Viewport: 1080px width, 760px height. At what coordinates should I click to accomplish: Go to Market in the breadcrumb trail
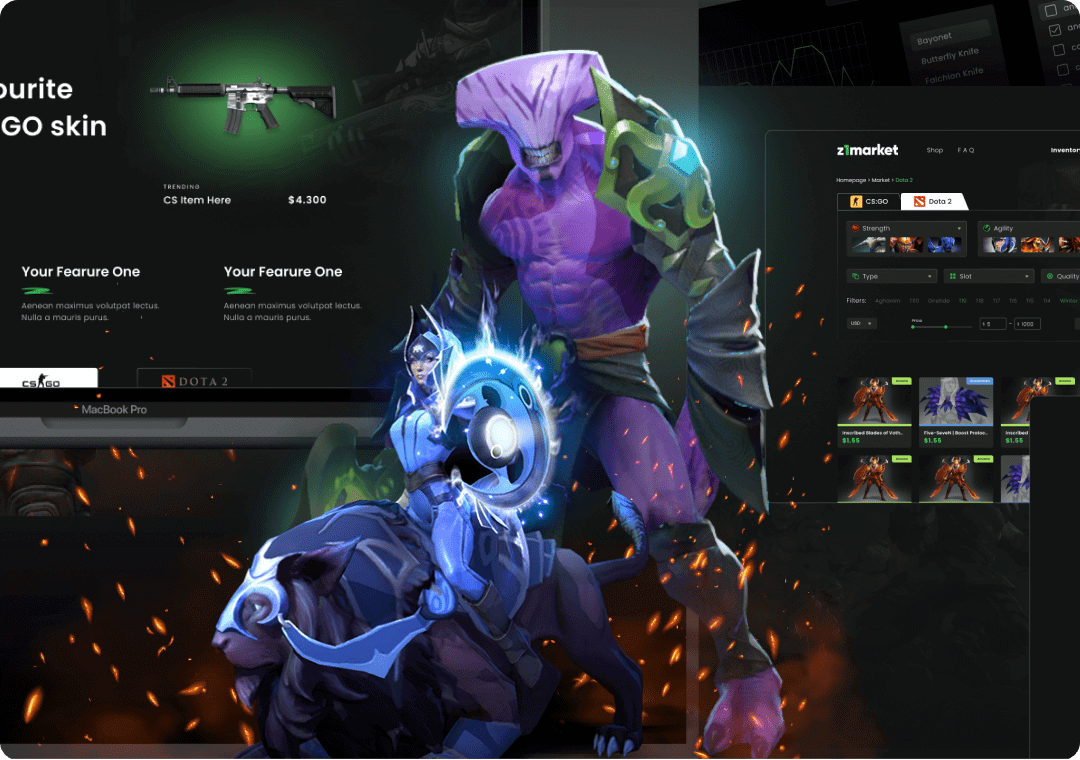(x=883, y=179)
